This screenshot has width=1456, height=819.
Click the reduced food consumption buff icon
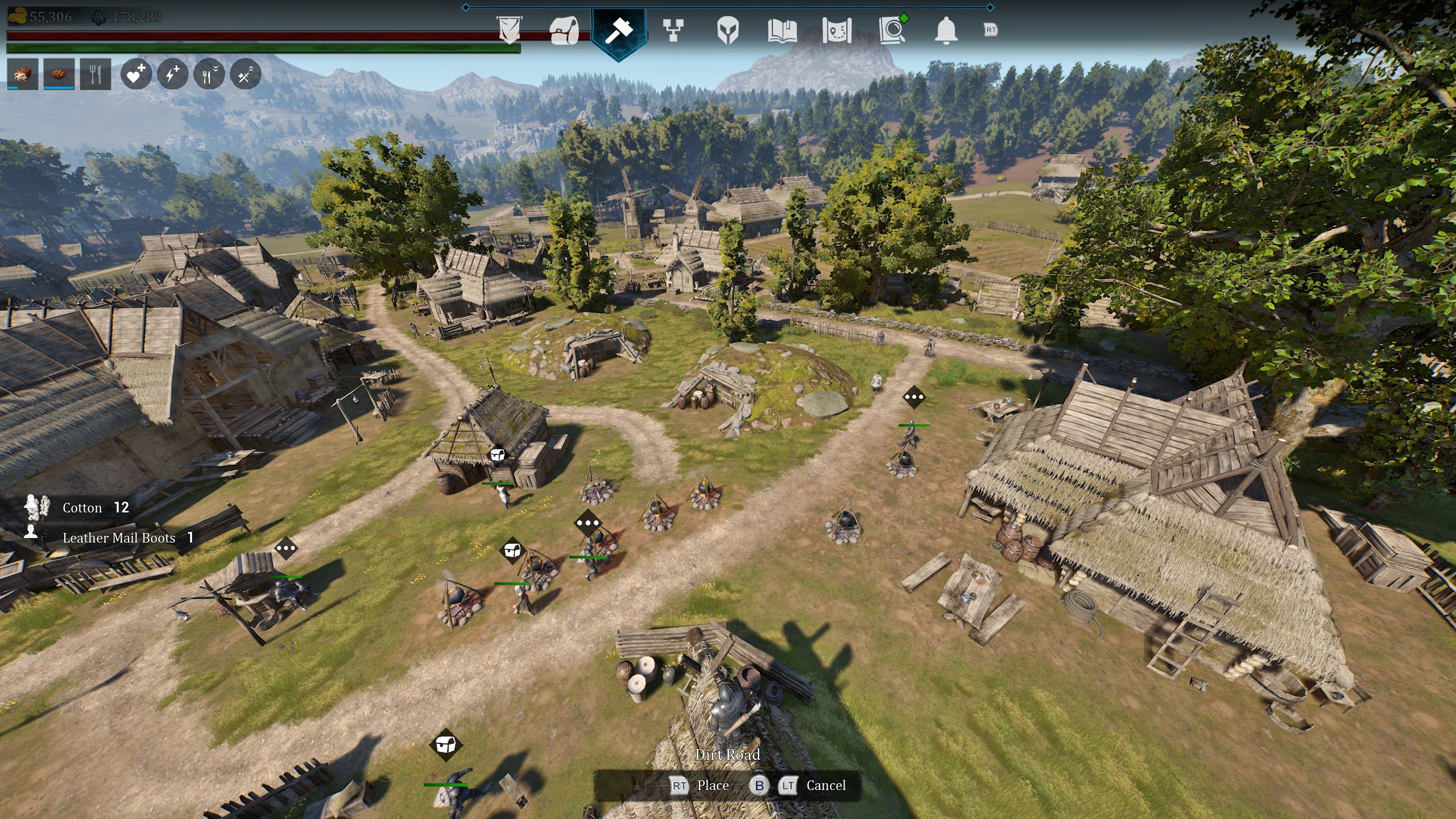209,74
